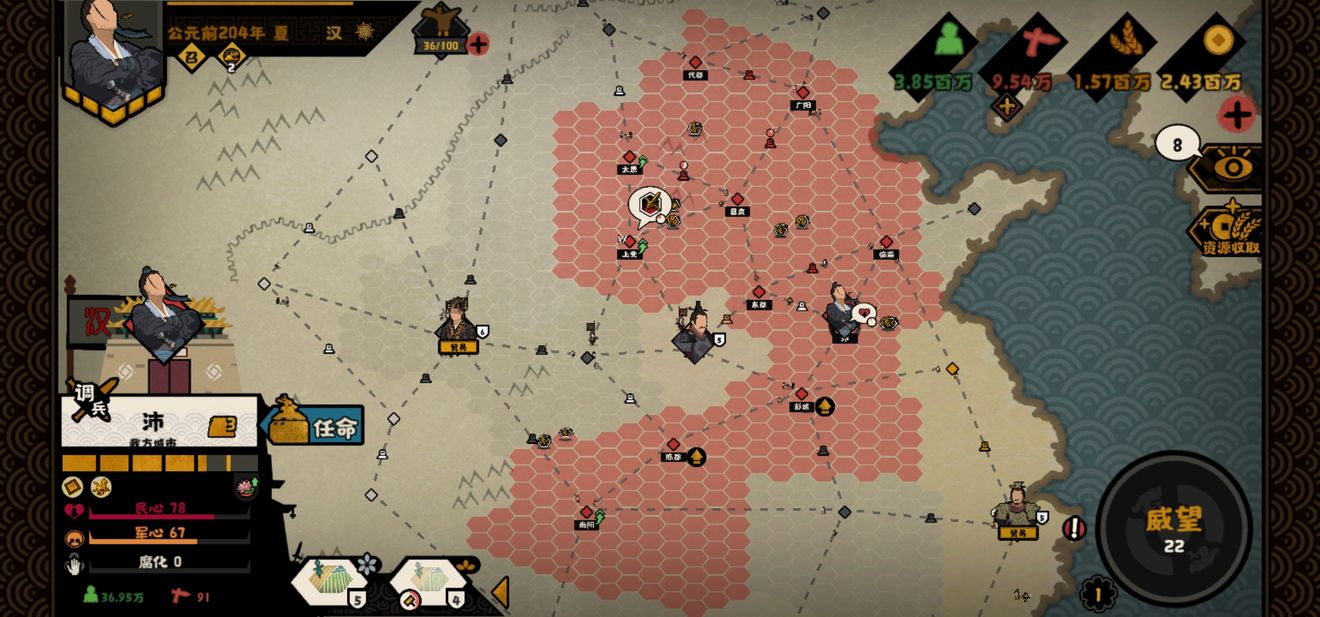Image resolution: width=1320 pixels, height=617 pixels.
Task: Click the 召 summon diamond icon
Action: click(190, 58)
